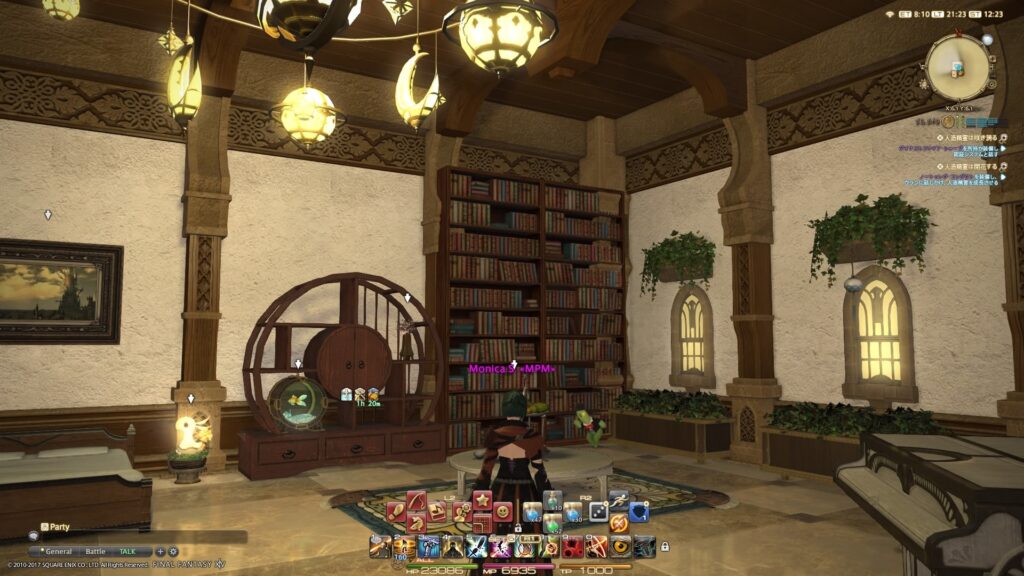Click the Party chat channel label
The height and width of the screenshot is (576, 1024).
click(60, 526)
